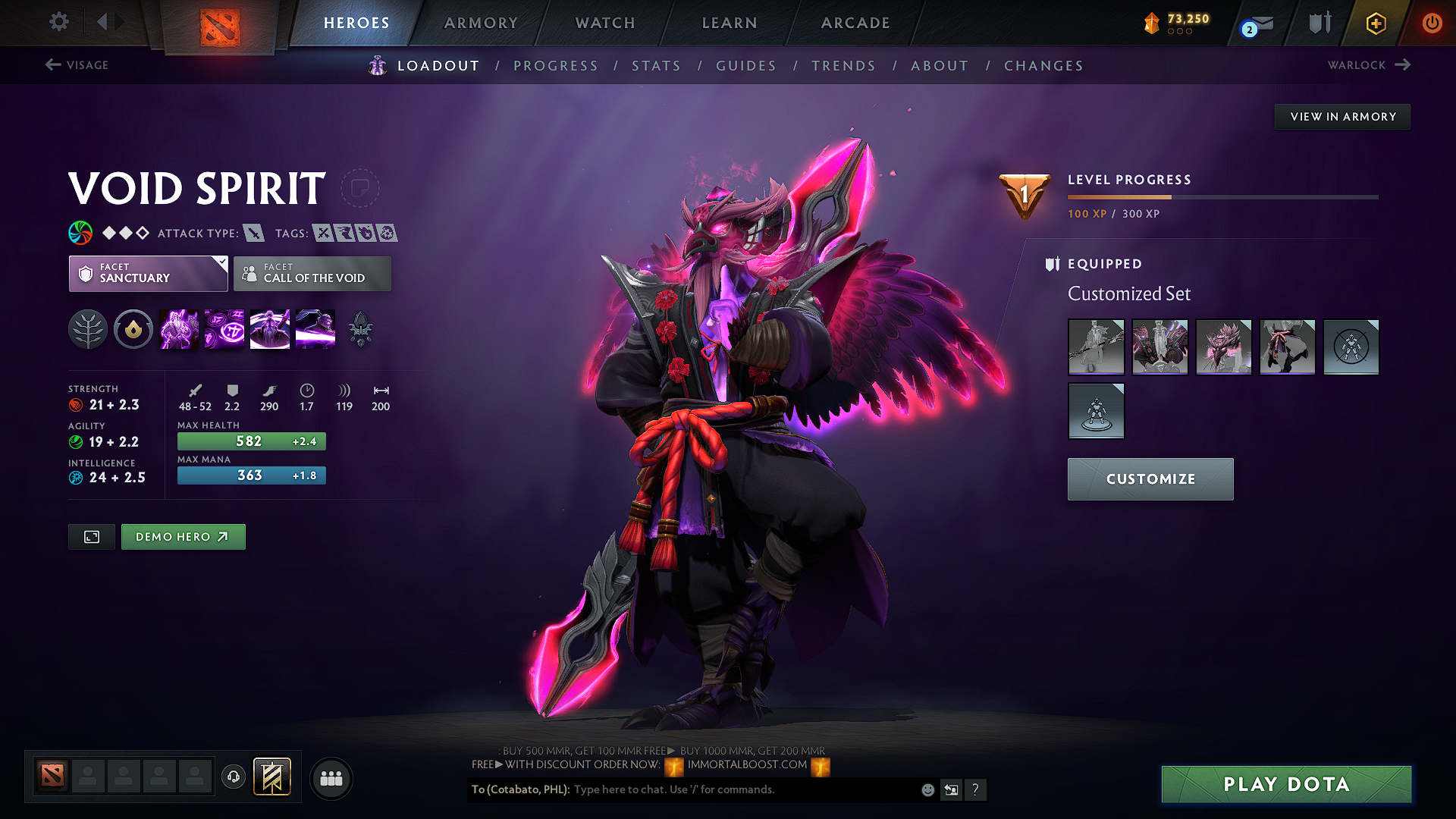Select the Call of the Void facet
1456x819 pixels.
(312, 274)
